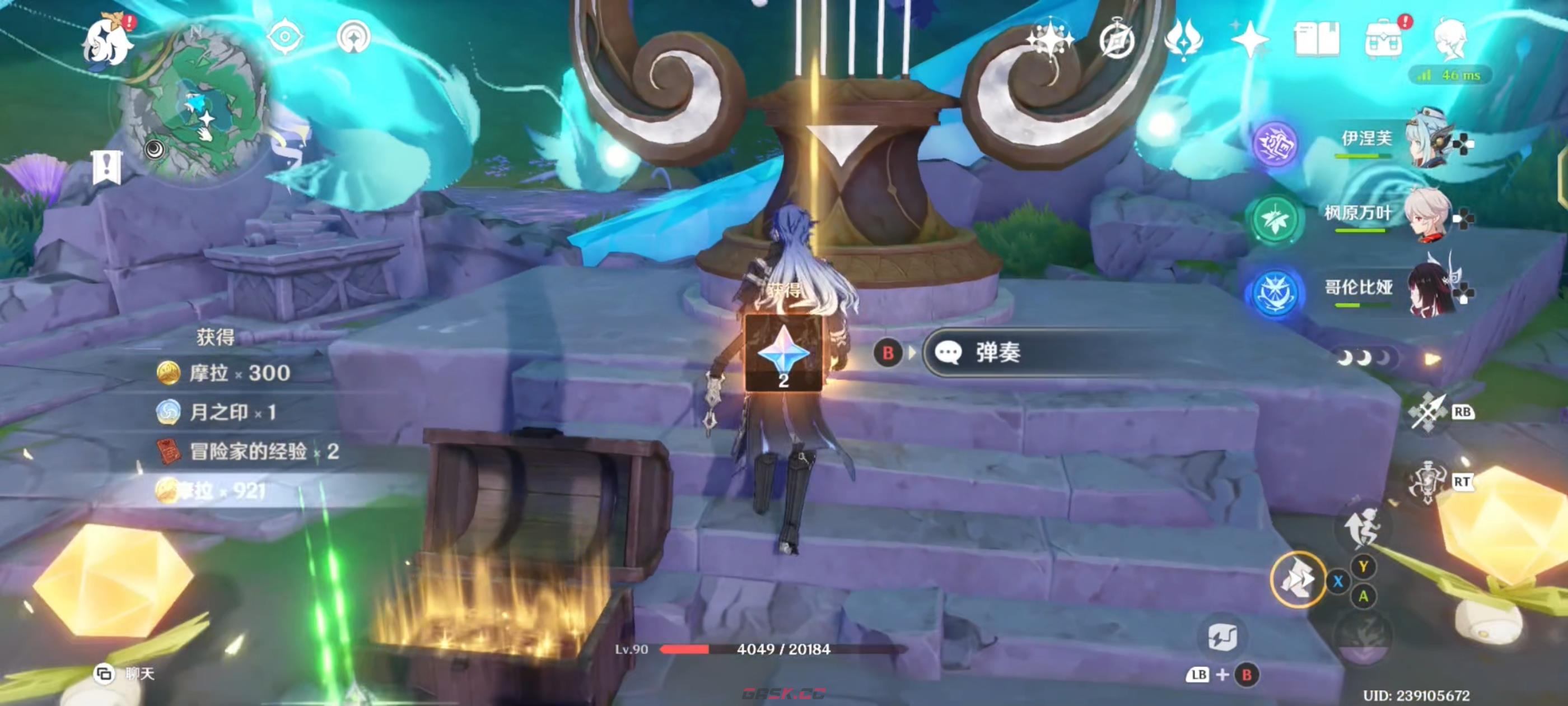1568x706 pixels.
Task: Open the Paimon main menu
Action: point(107,41)
